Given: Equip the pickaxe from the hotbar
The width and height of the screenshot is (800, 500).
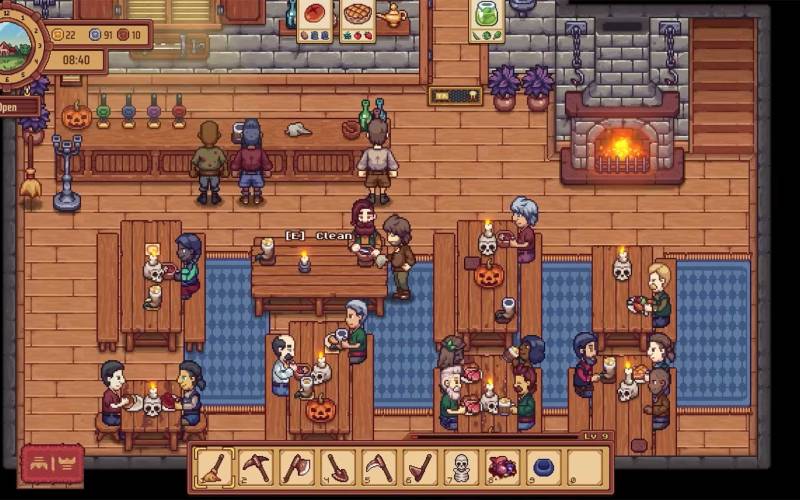Looking at the screenshot, I should click(256, 467).
